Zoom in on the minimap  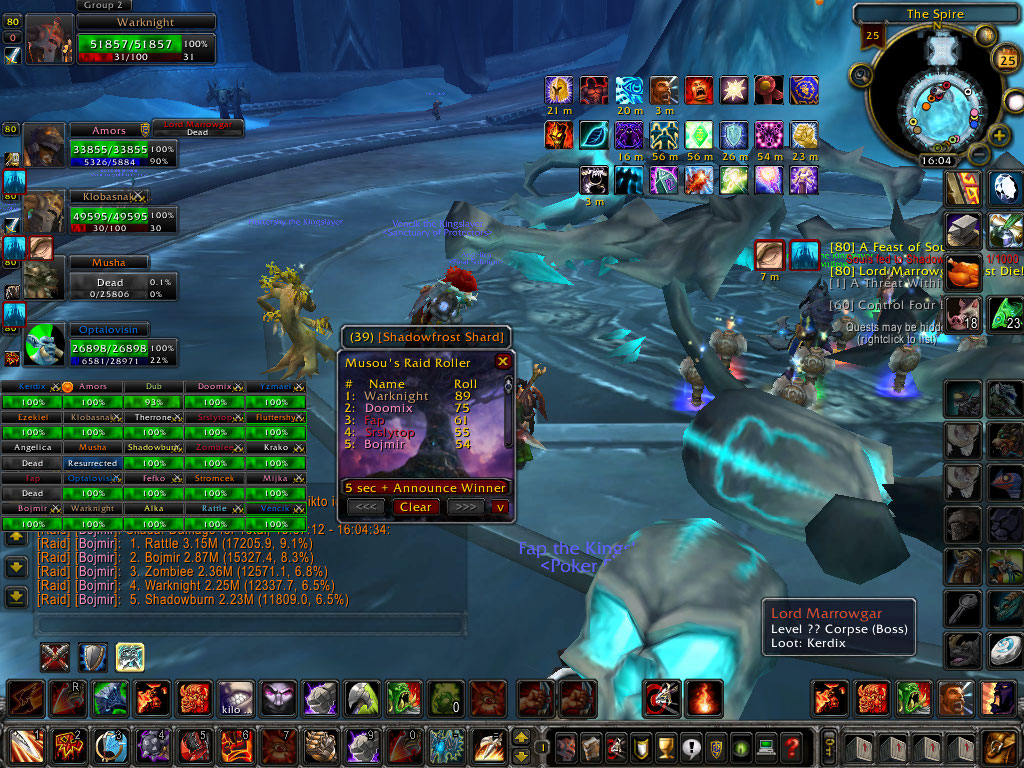tap(997, 136)
